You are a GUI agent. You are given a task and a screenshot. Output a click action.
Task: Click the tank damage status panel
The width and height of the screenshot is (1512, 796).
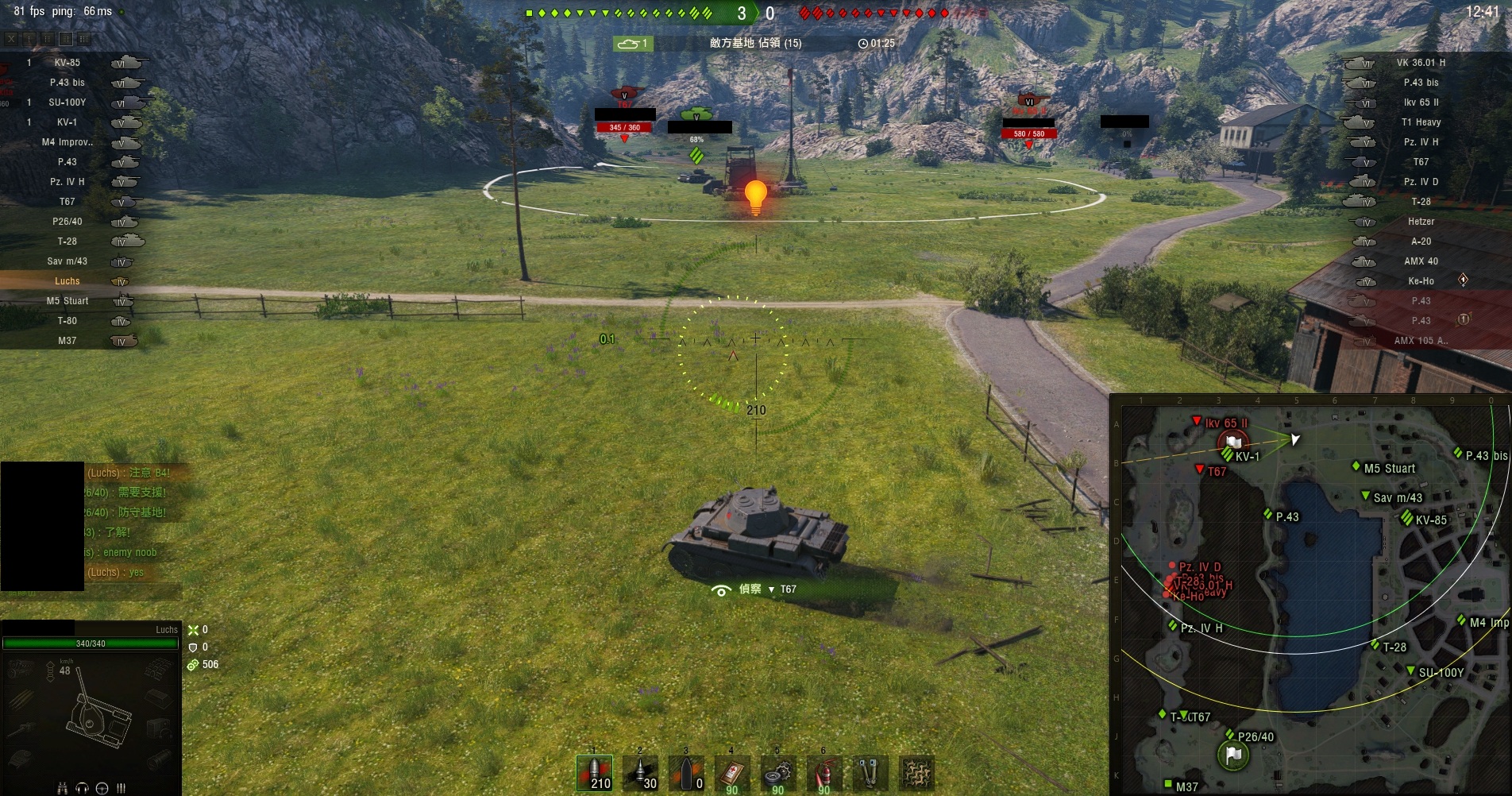(91, 715)
